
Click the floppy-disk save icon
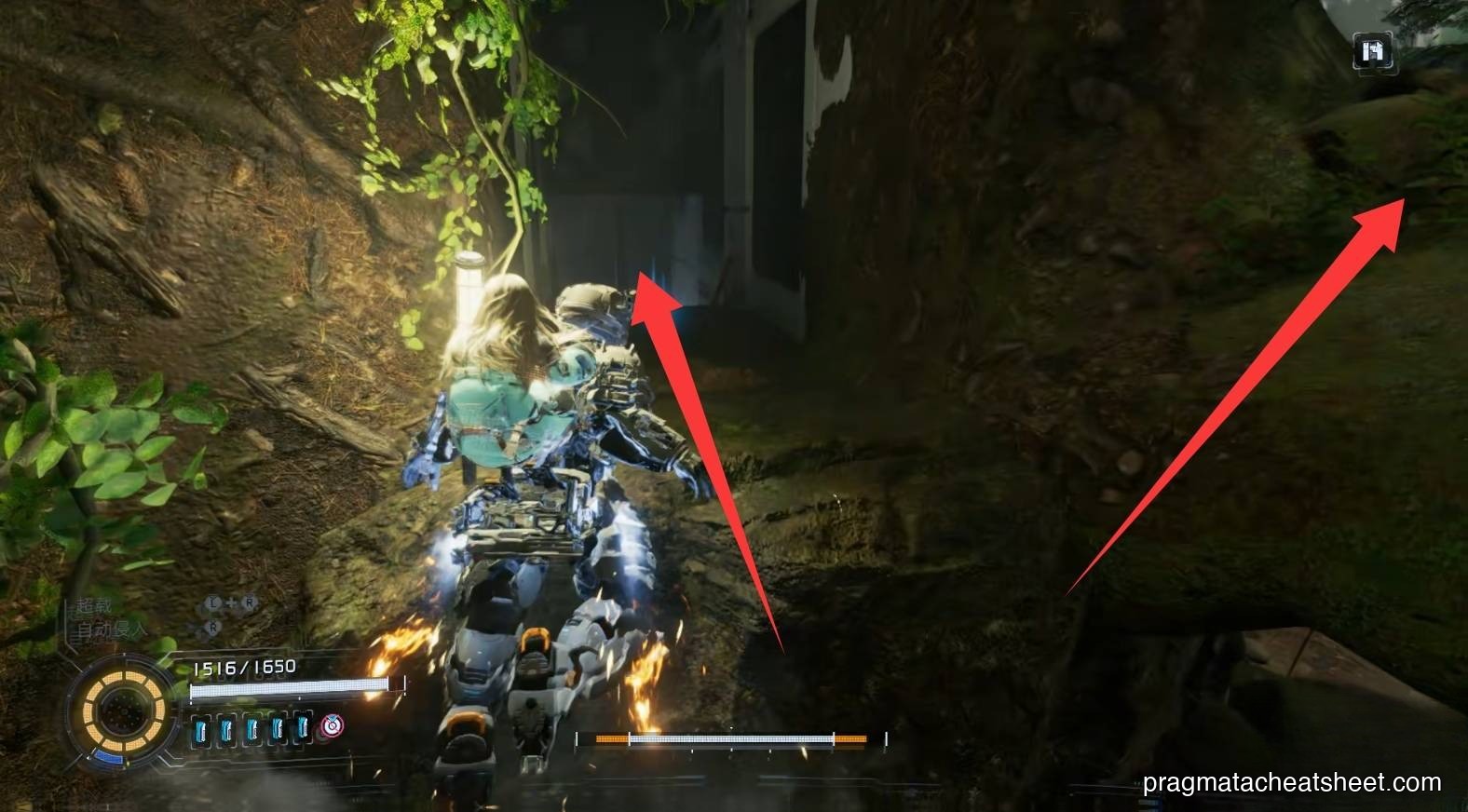point(1373,51)
